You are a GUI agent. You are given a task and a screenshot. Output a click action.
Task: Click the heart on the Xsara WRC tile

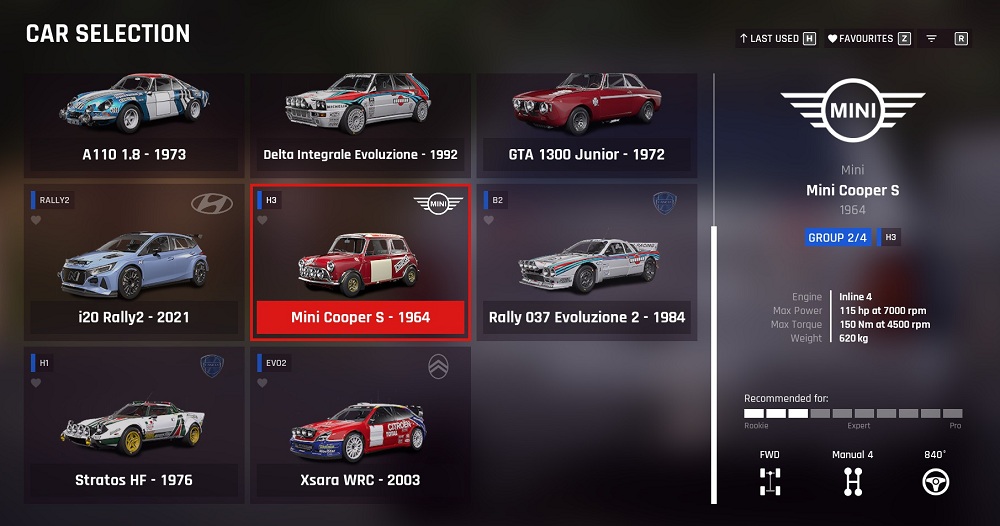pos(263,383)
